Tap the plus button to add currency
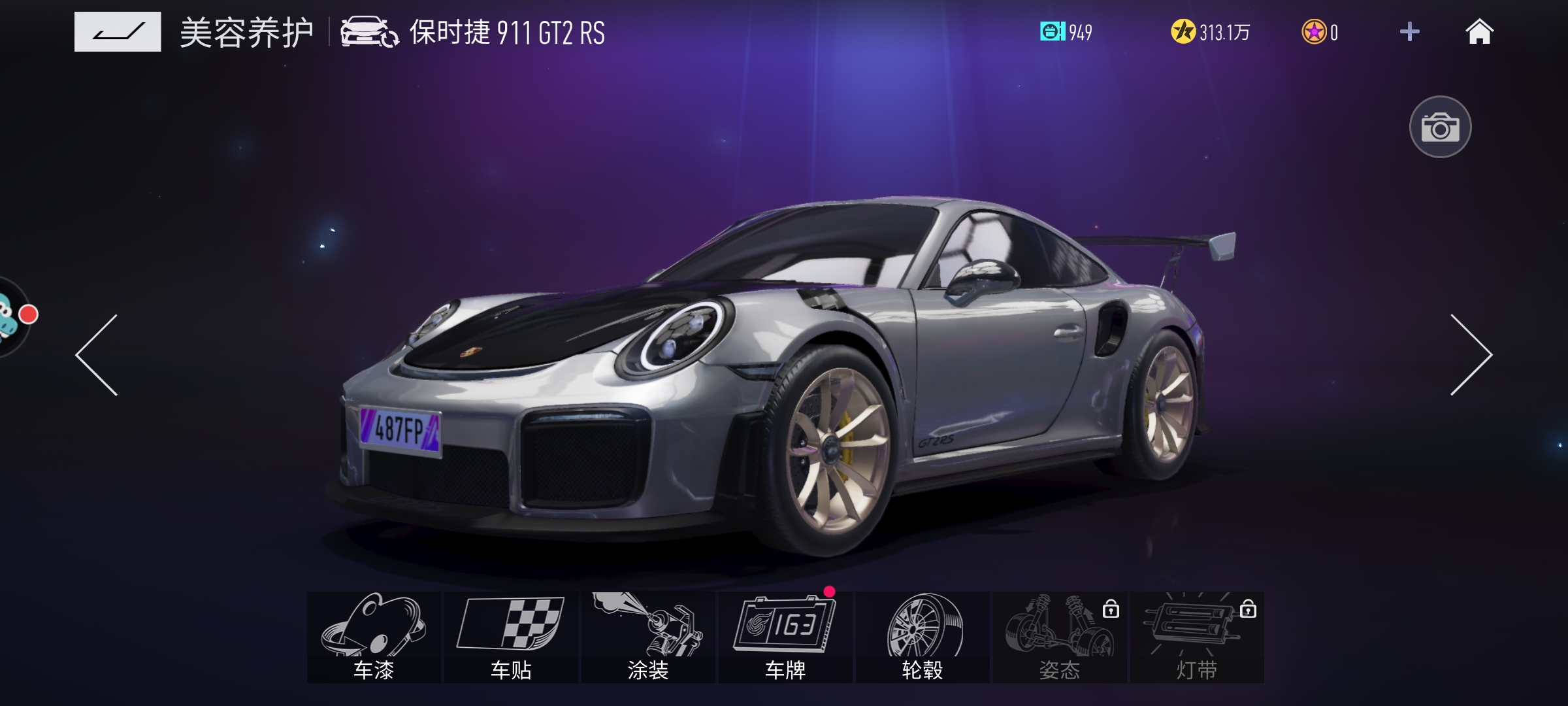 click(x=1409, y=31)
